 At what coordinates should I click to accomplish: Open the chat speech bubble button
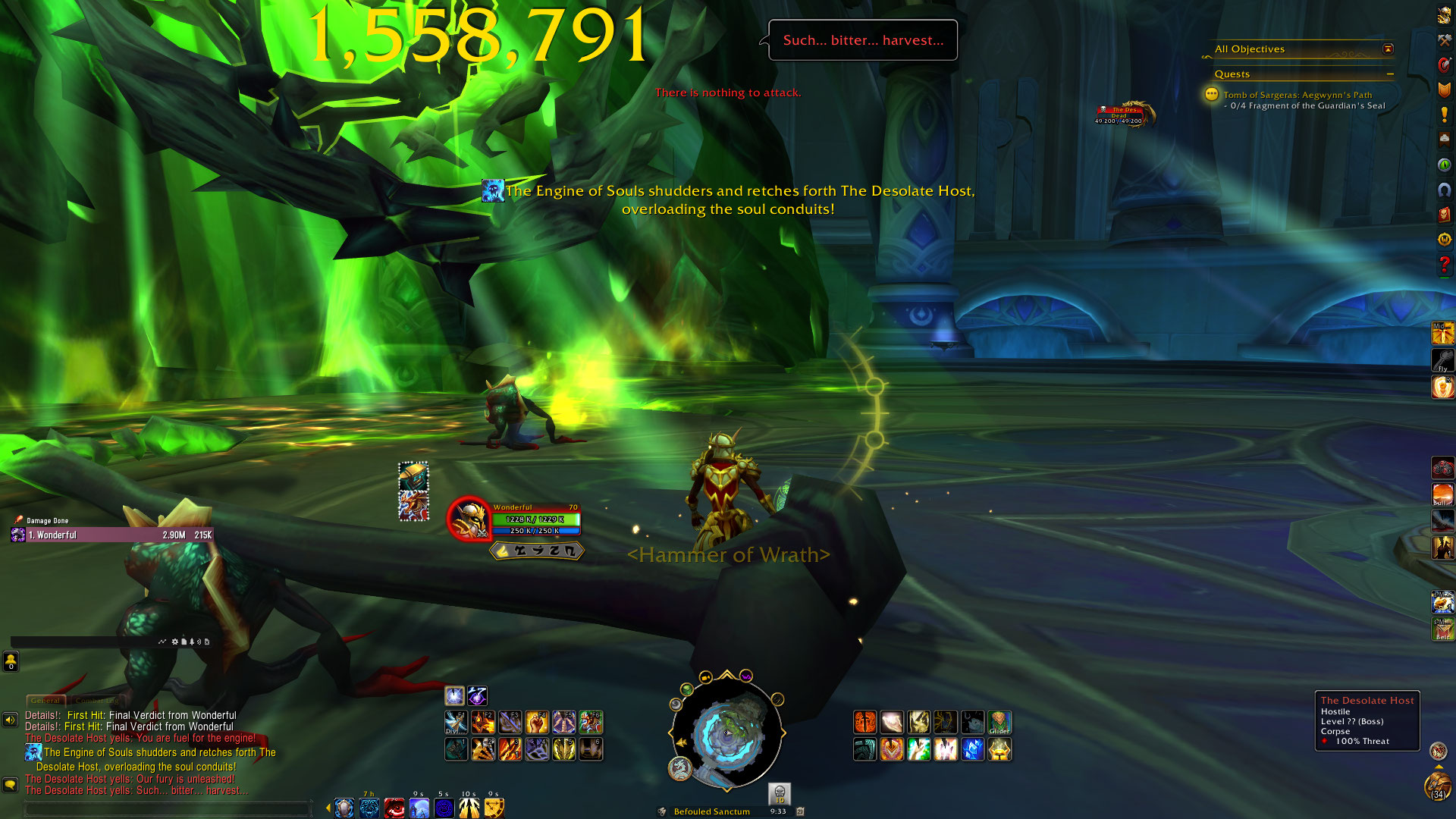(x=11, y=785)
